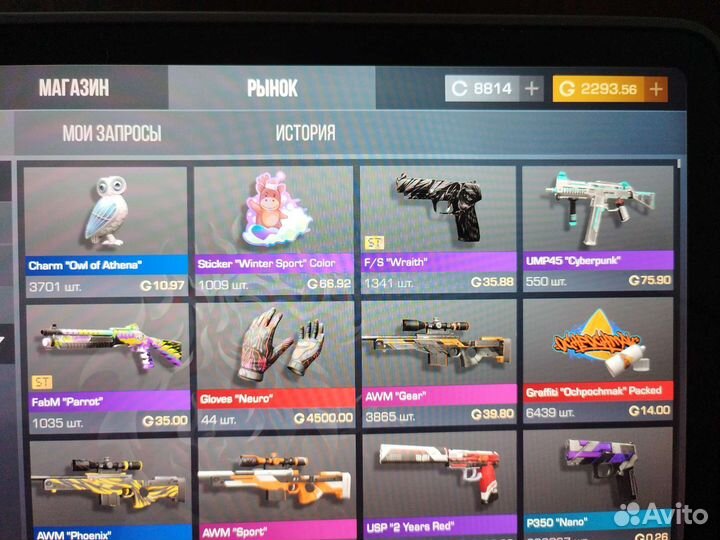Show the ИСТОРИЯ section
The height and width of the screenshot is (540, 720).
click(x=305, y=133)
